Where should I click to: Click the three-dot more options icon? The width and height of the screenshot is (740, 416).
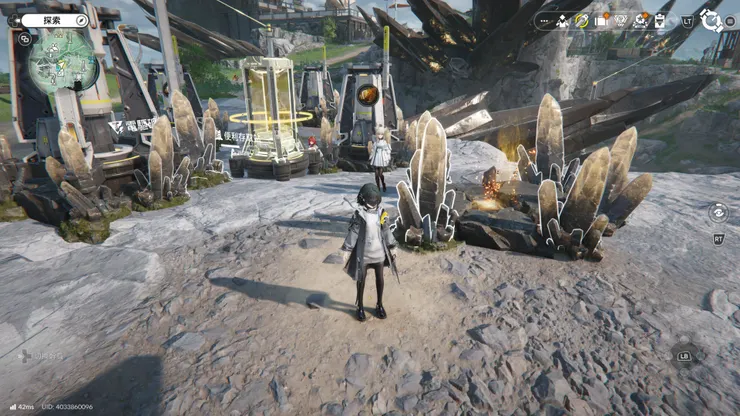tap(545, 20)
